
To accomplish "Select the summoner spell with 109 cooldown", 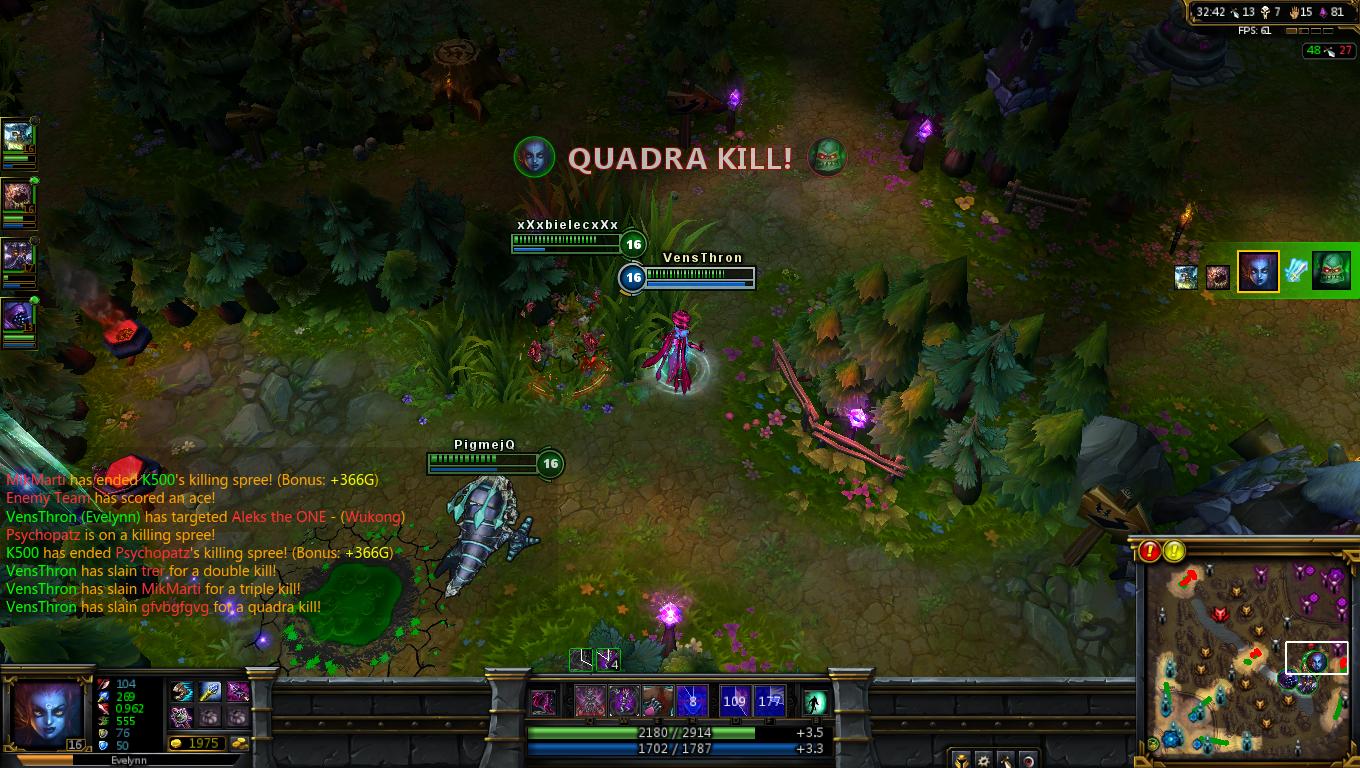I will (x=735, y=701).
